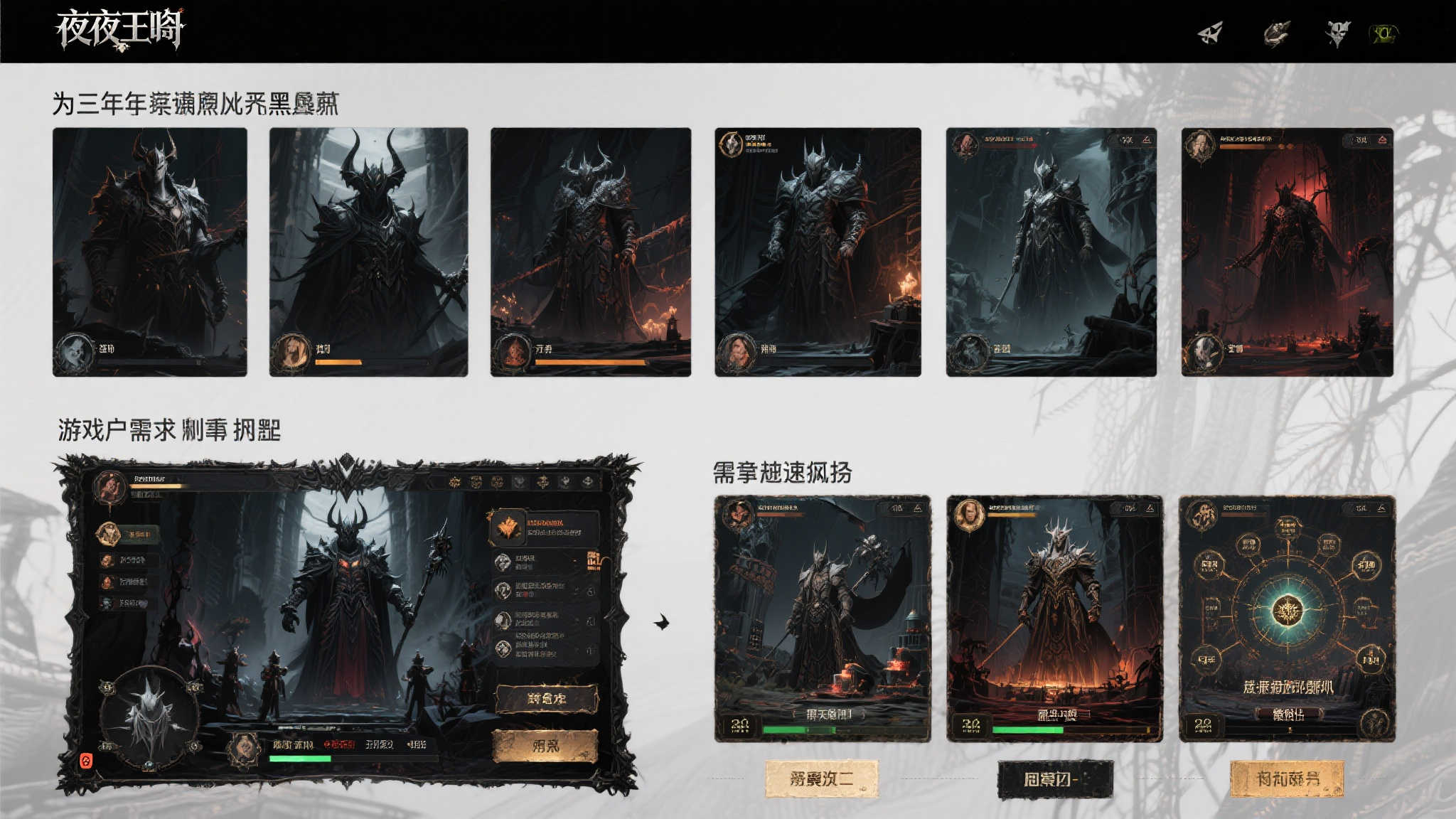
Task: Select the second entry in the panel's sidebar menu
Action: (x=127, y=561)
